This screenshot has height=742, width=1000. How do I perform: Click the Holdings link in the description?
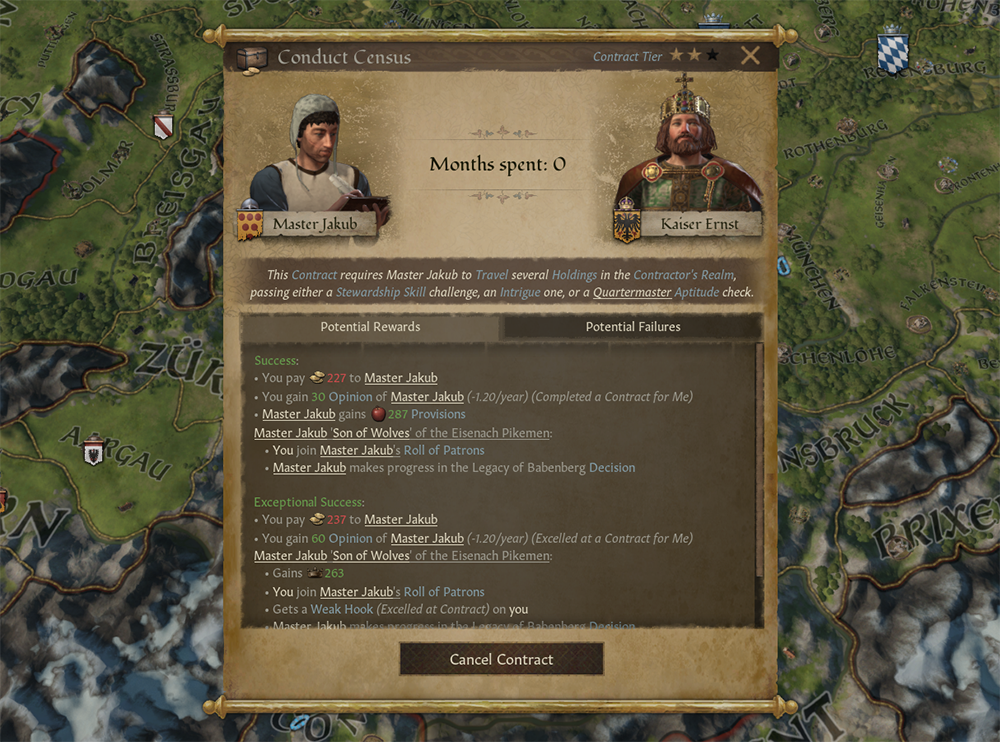click(x=574, y=274)
